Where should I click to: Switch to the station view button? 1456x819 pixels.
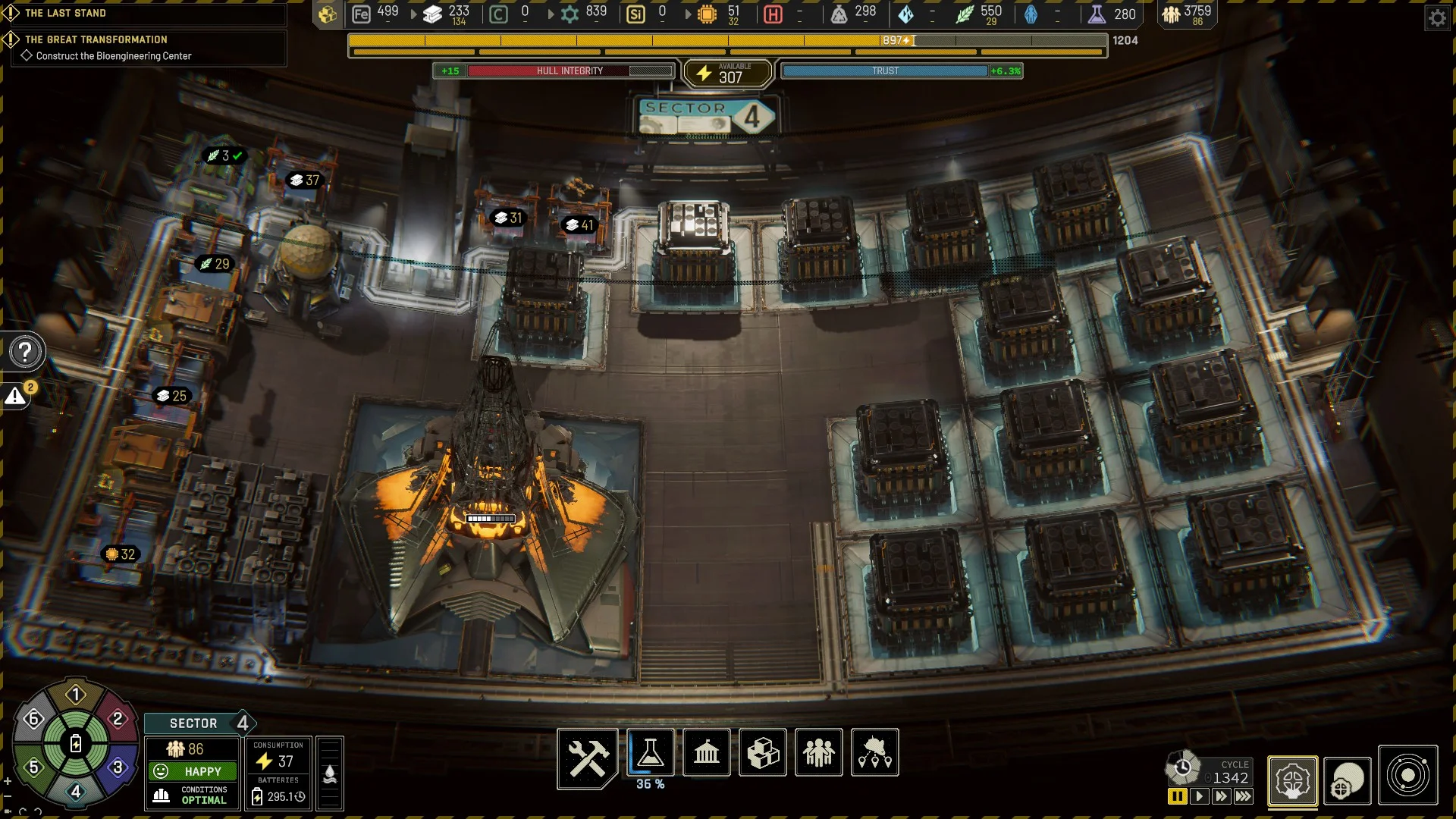[1292, 780]
